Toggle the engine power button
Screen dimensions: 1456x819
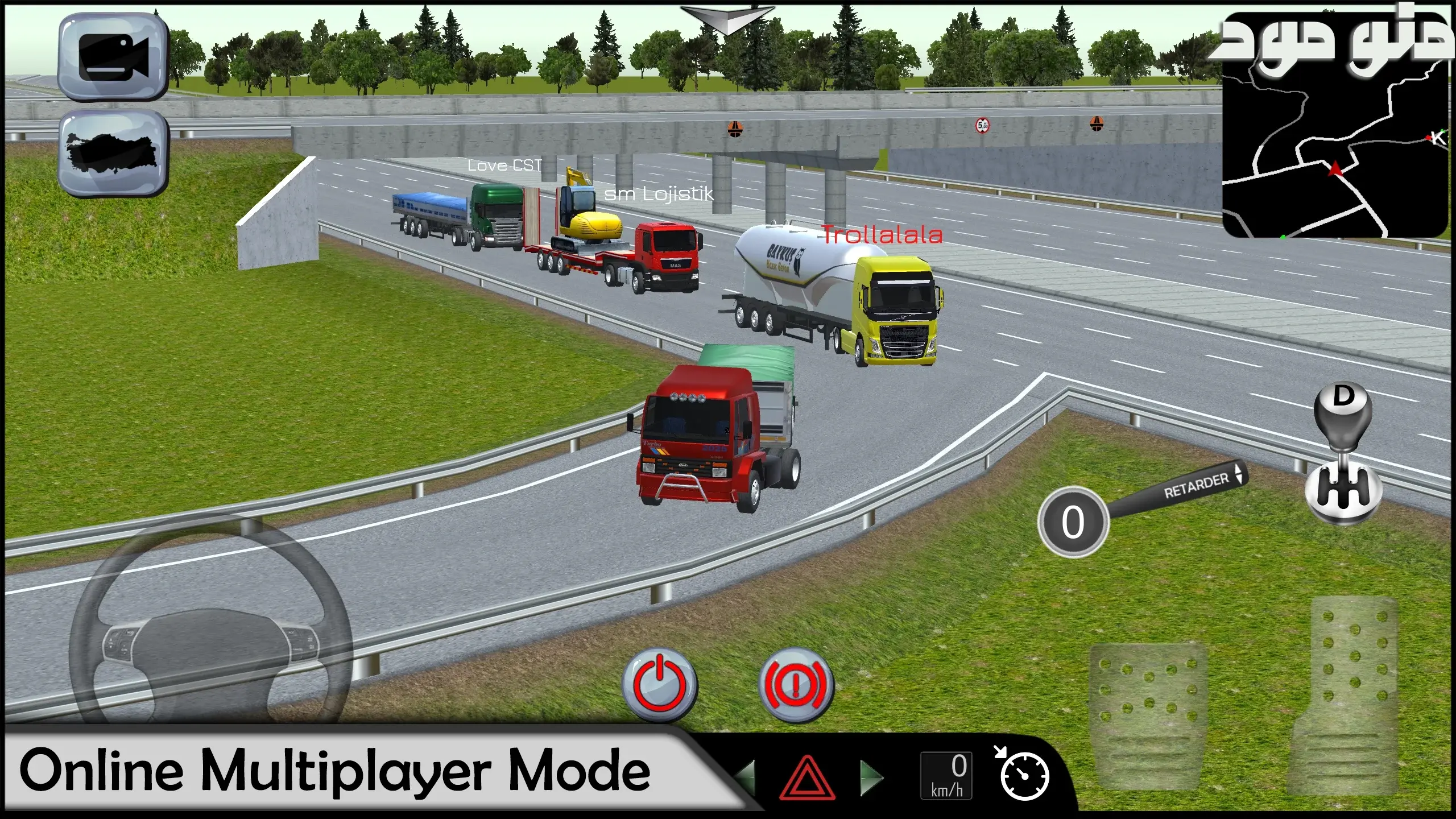point(660,684)
